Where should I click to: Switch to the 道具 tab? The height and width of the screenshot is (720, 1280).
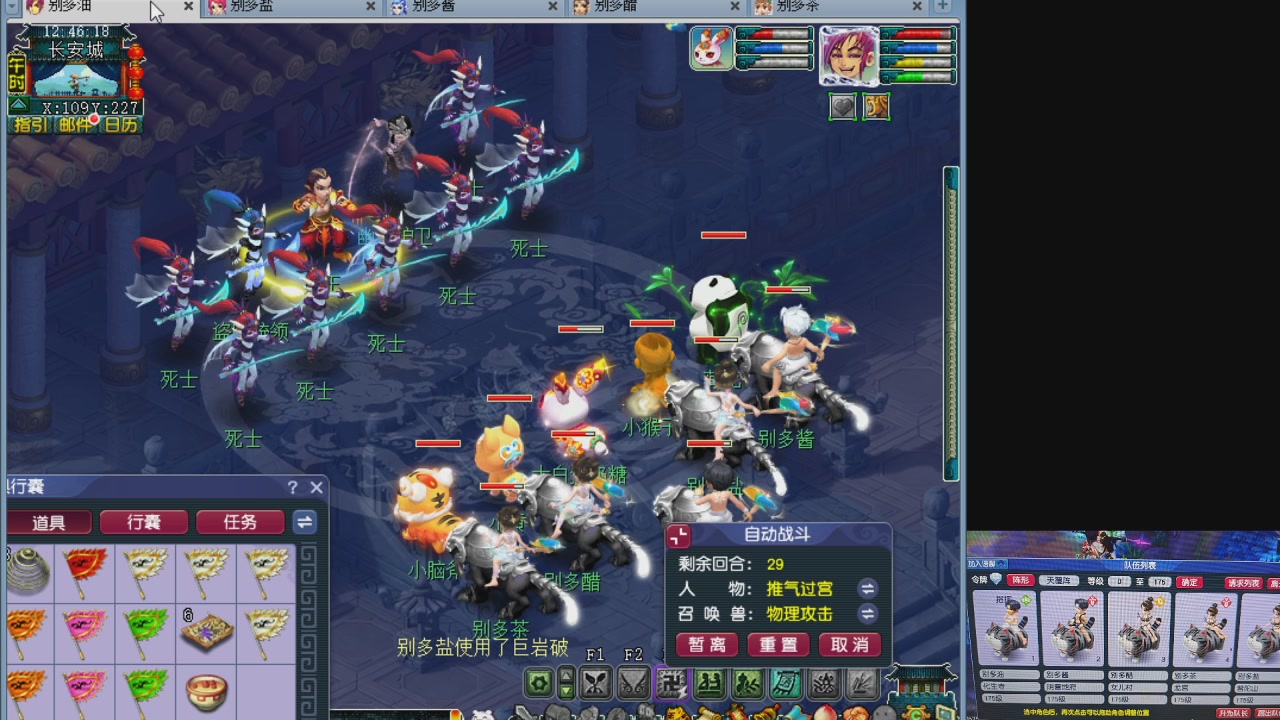coord(49,522)
